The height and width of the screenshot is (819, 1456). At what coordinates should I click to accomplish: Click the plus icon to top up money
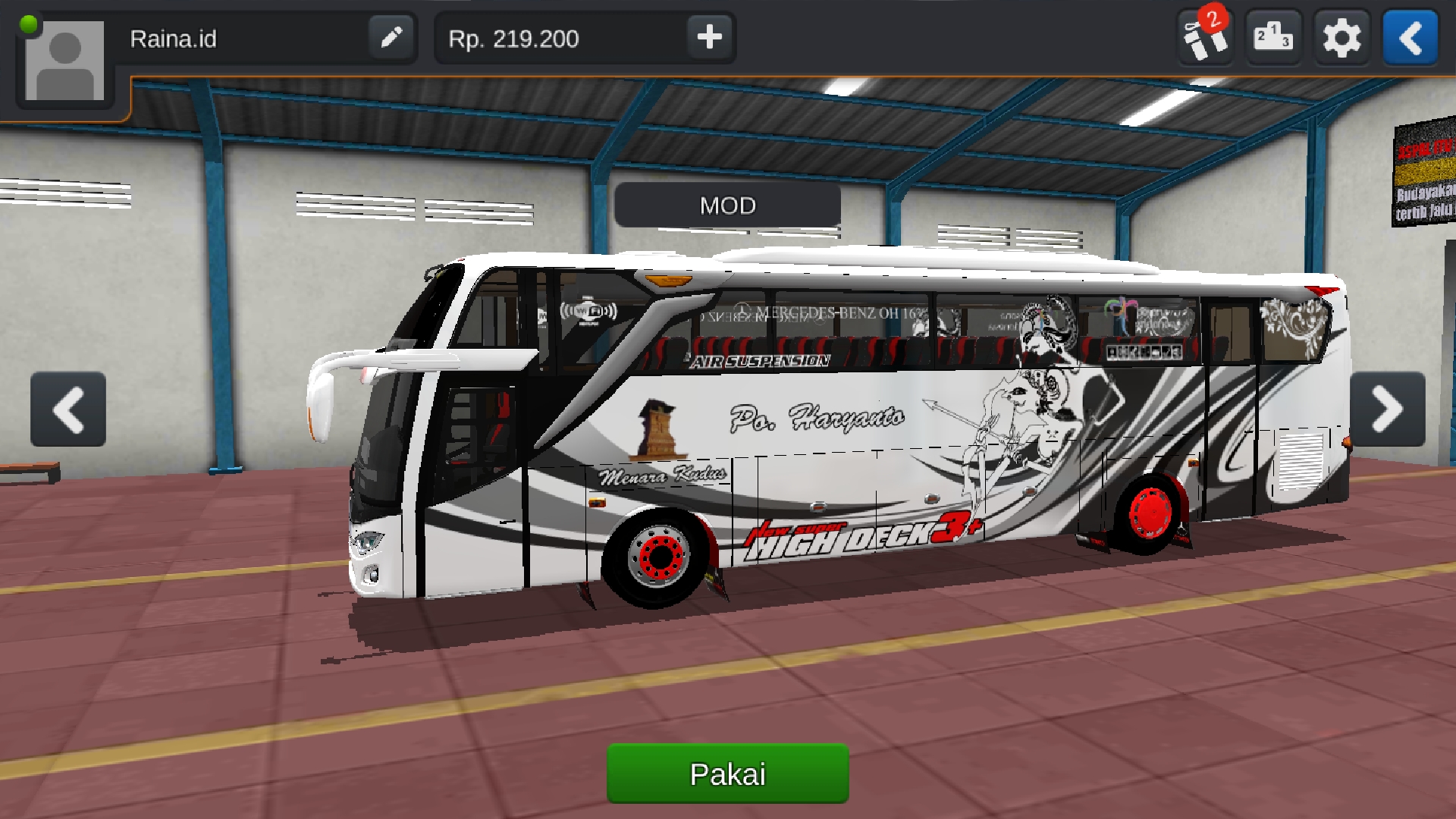pyautogui.click(x=710, y=38)
